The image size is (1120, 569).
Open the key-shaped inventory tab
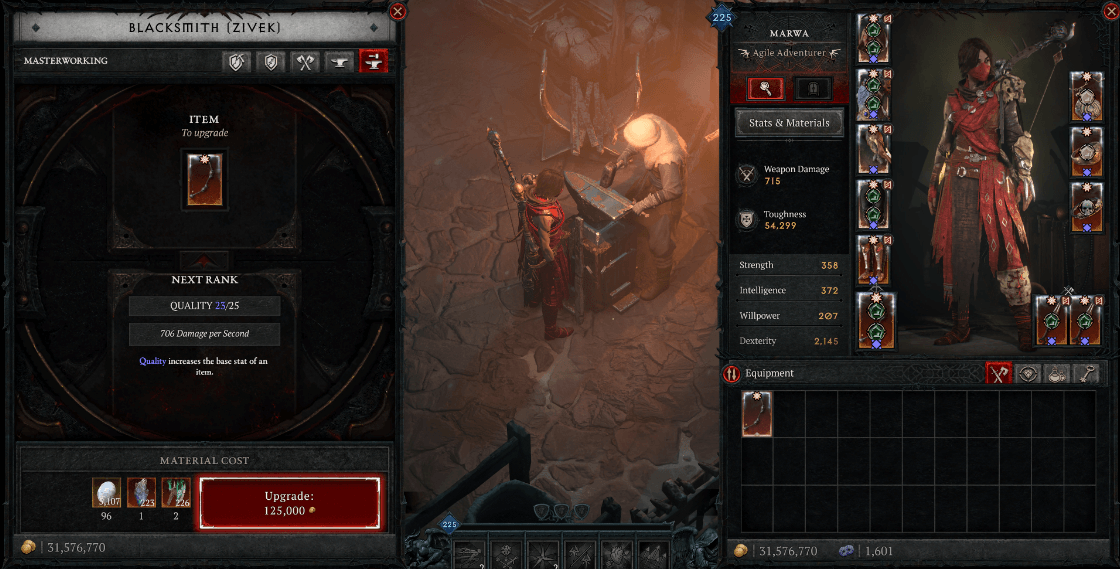click(x=1088, y=373)
